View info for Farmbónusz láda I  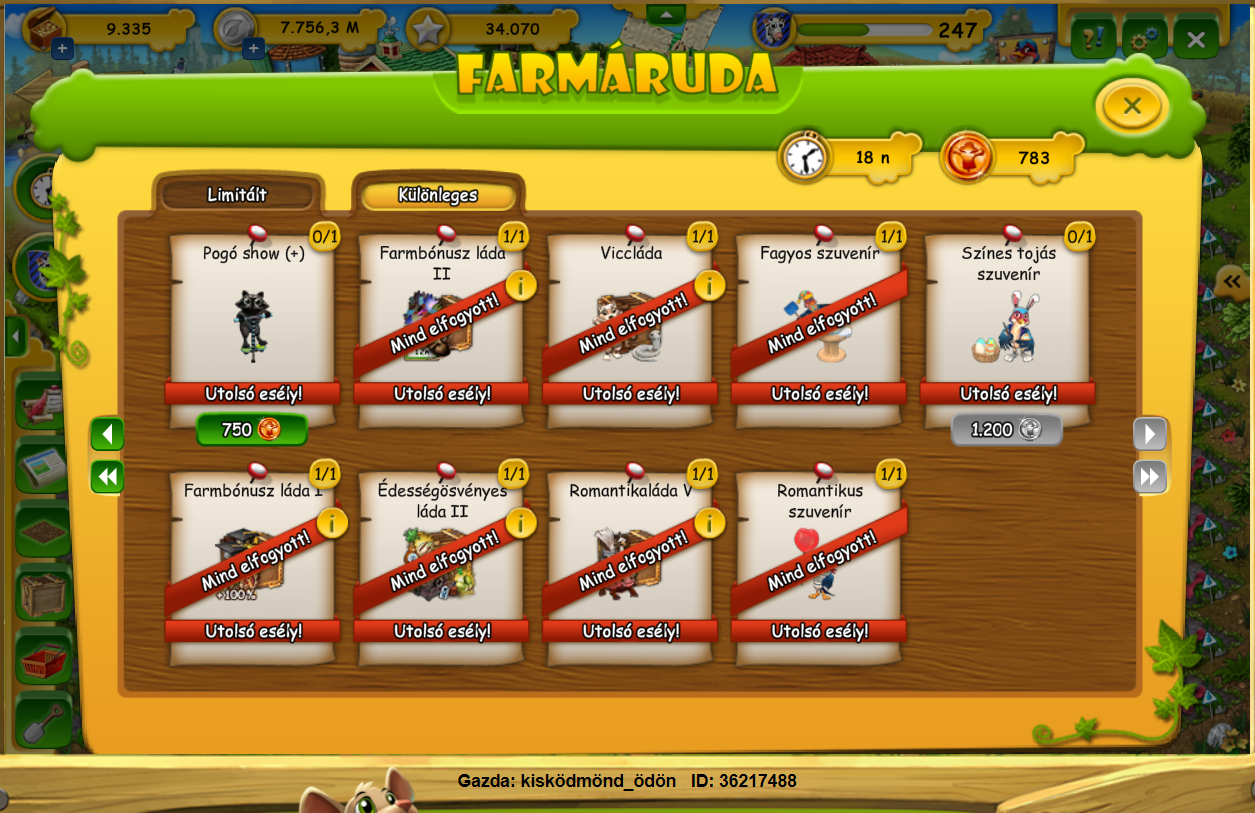click(x=331, y=522)
